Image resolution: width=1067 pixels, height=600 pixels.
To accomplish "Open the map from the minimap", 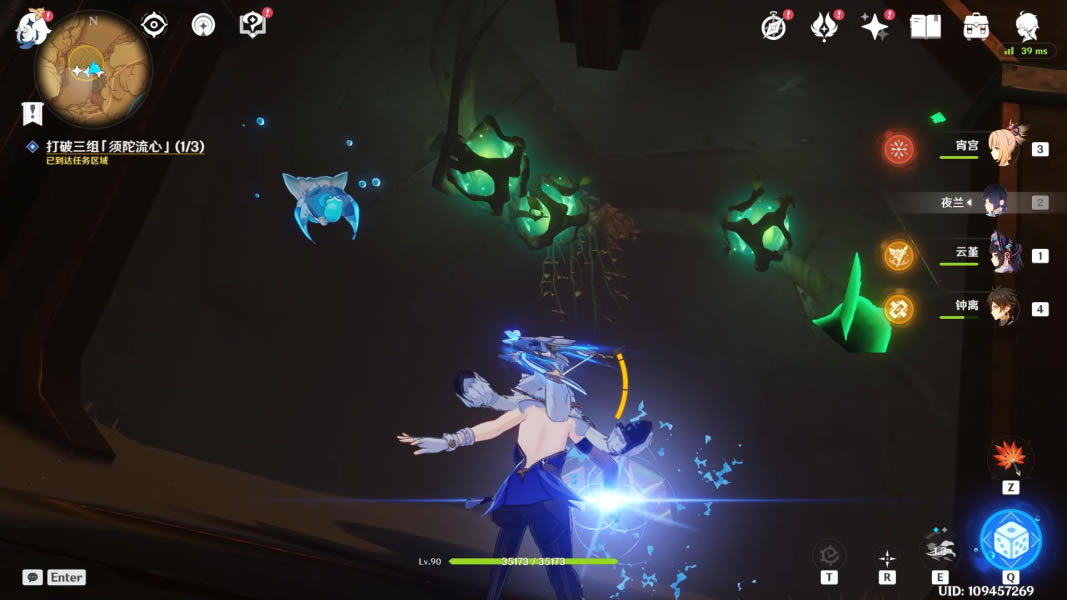I will 92,70.
